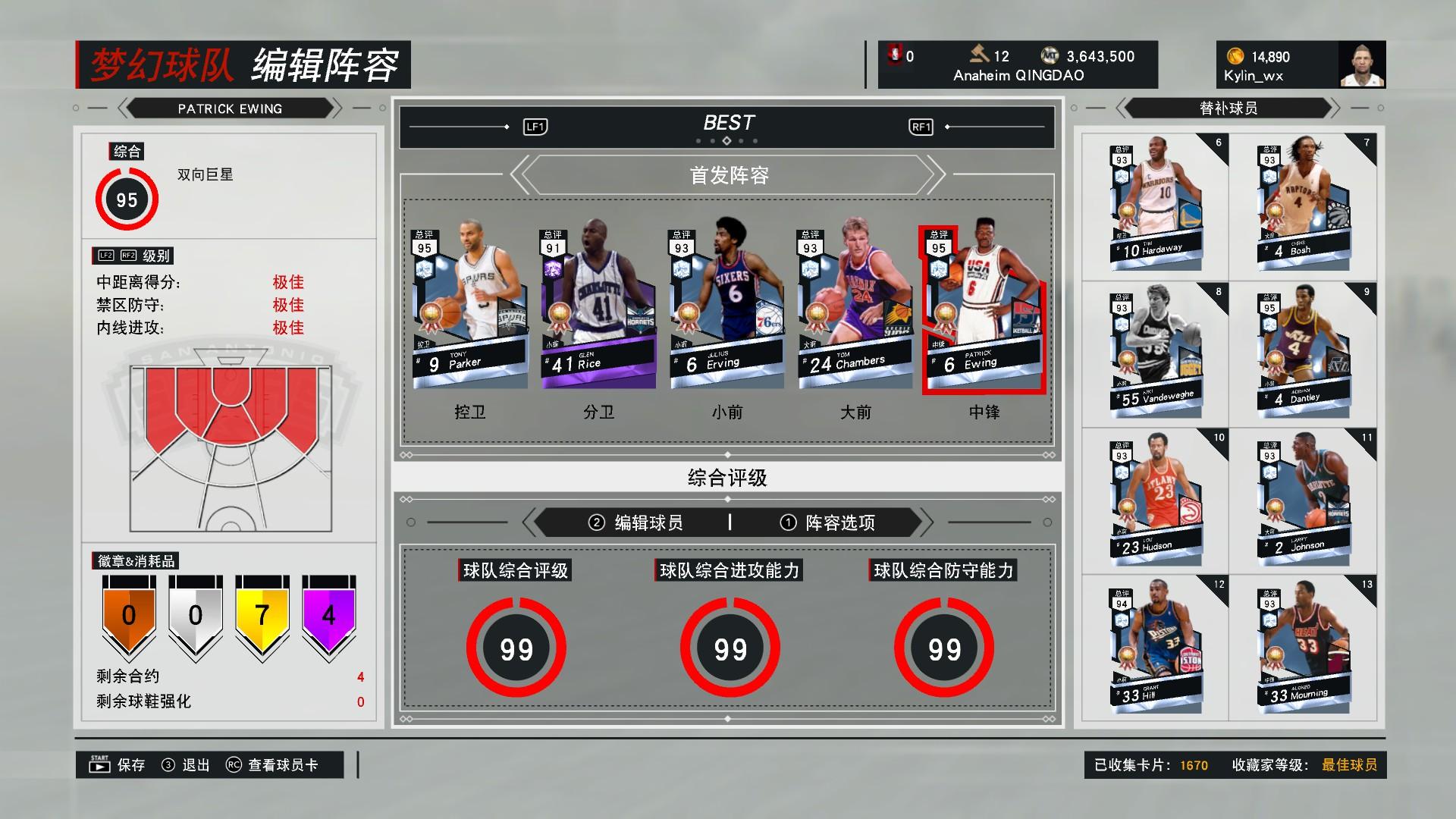Screen dimensions: 1456x819
Task: Click the NBA logo icon on top bar
Action: 895,55
